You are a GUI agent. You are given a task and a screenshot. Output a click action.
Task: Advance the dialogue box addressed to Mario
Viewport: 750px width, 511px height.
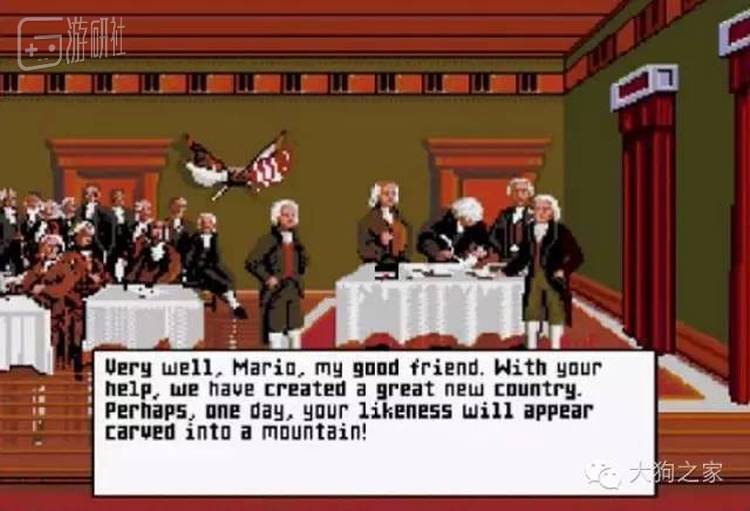tap(373, 420)
